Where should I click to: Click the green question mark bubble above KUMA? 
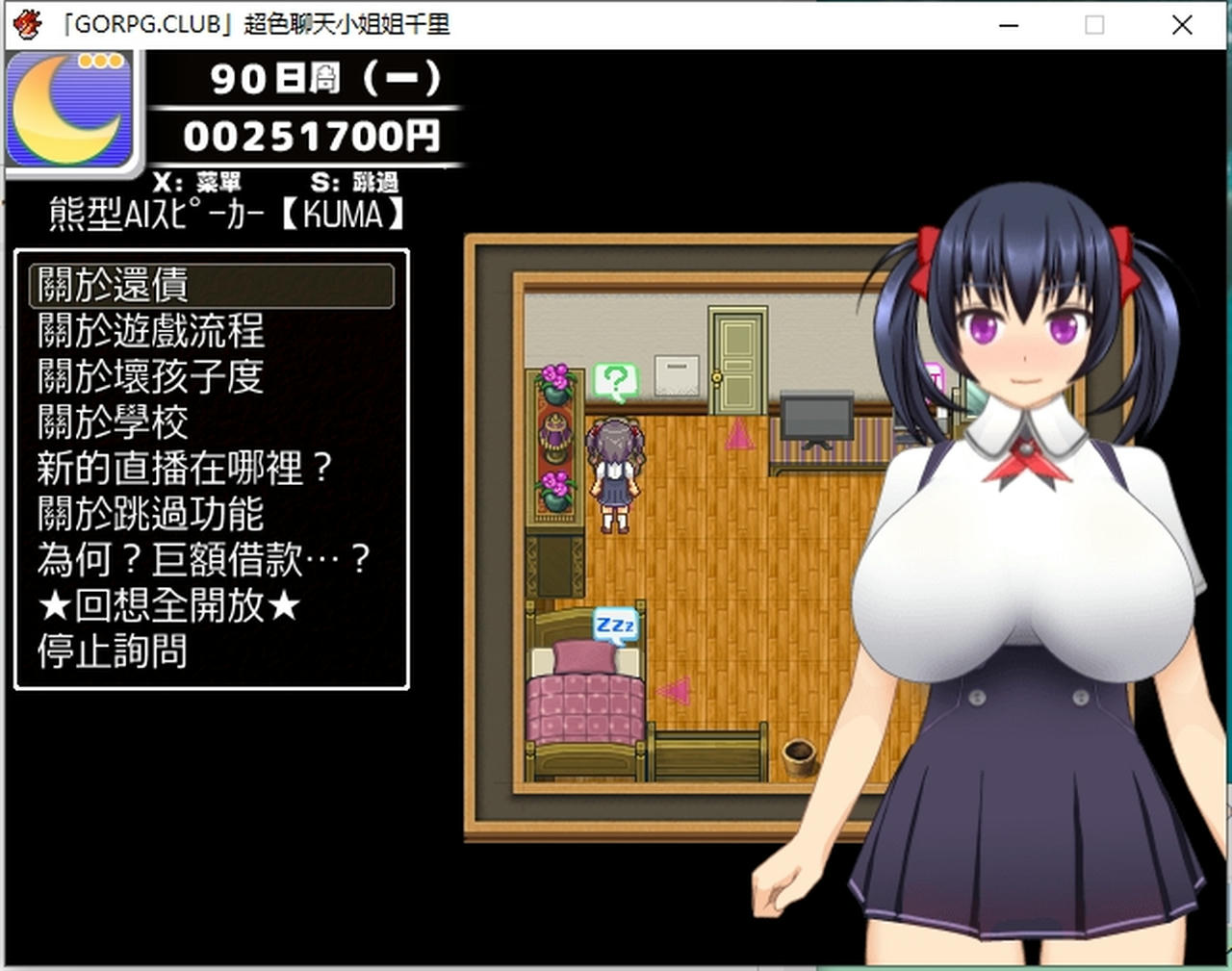(x=615, y=379)
